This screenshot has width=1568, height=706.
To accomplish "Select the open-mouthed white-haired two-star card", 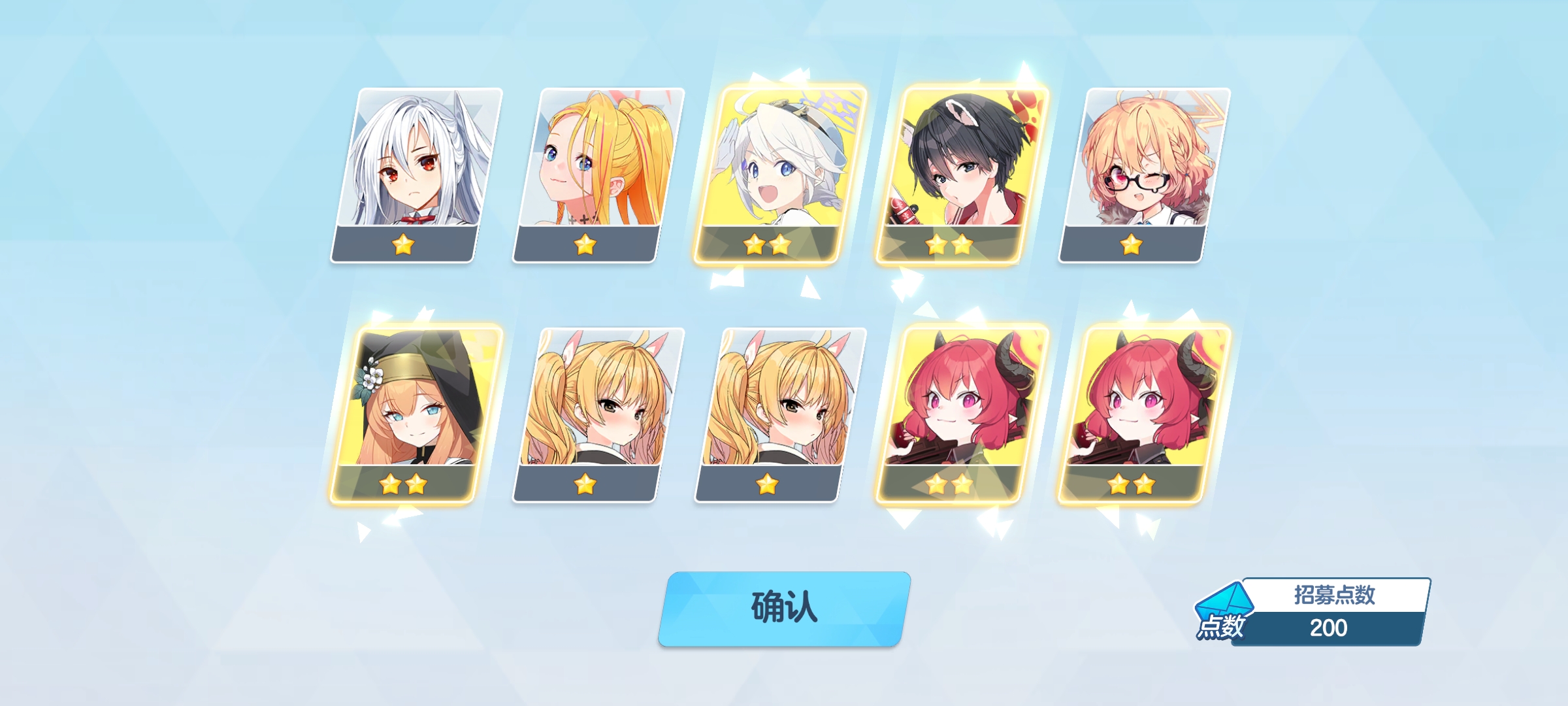I will [780, 175].
